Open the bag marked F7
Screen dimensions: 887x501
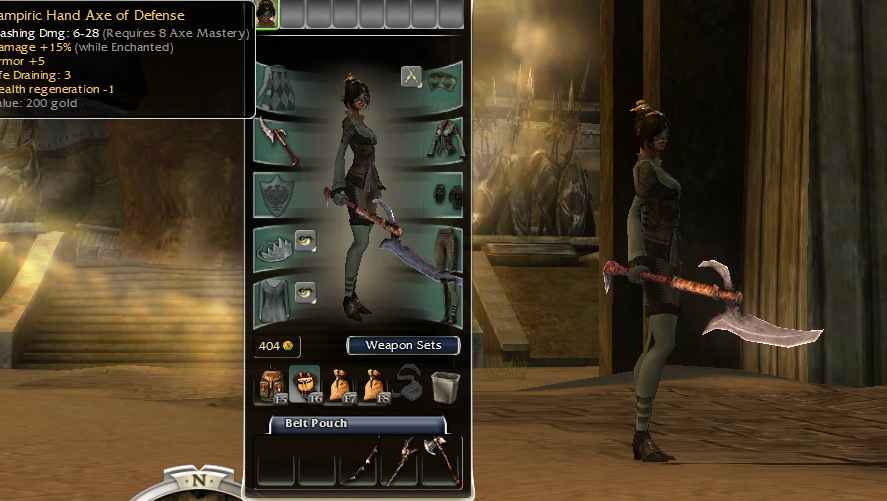coord(340,385)
